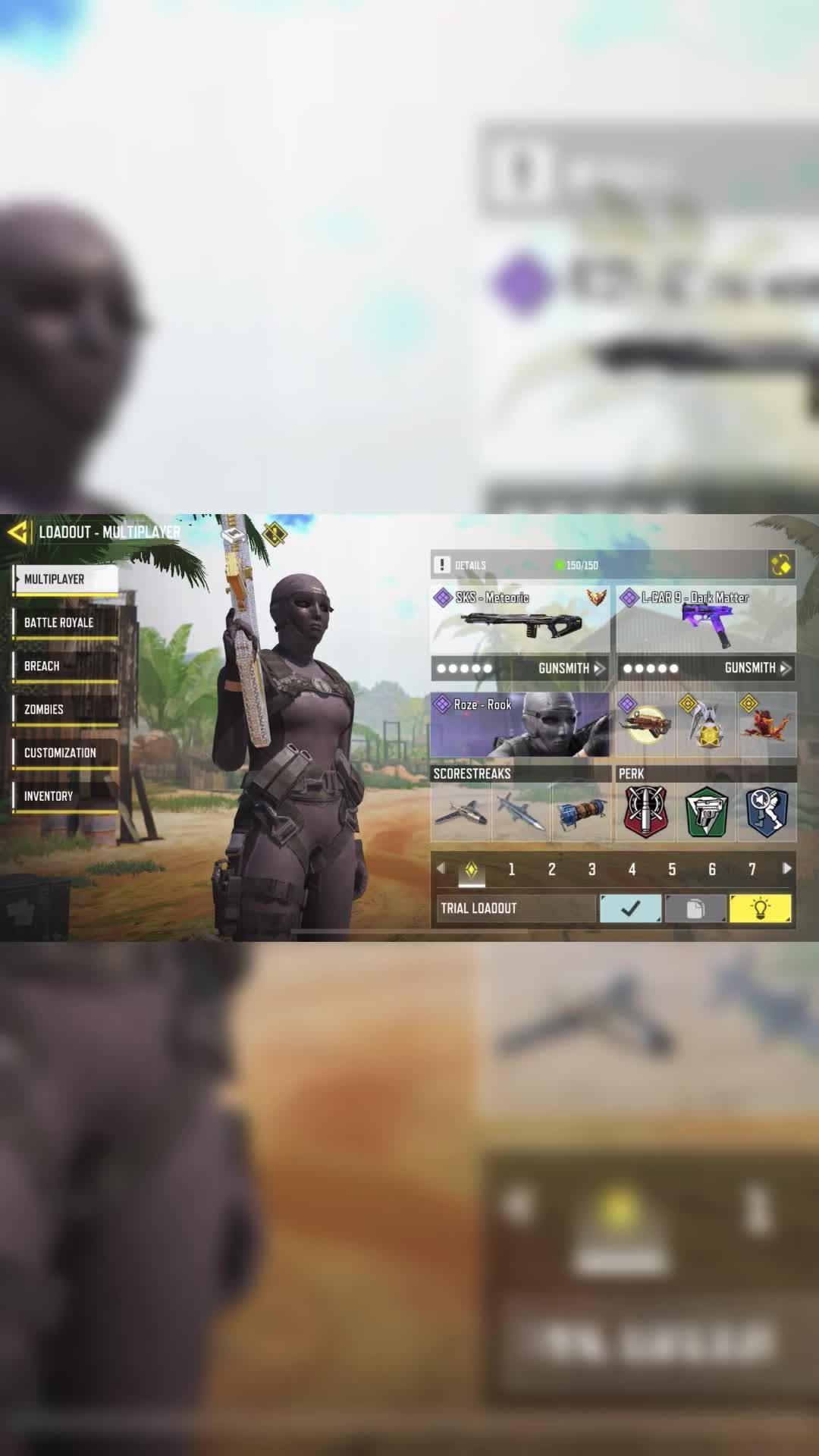Switch to the Battle Royale loadout tab
Screen dimensions: 819x1456
(x=65, y=623)
